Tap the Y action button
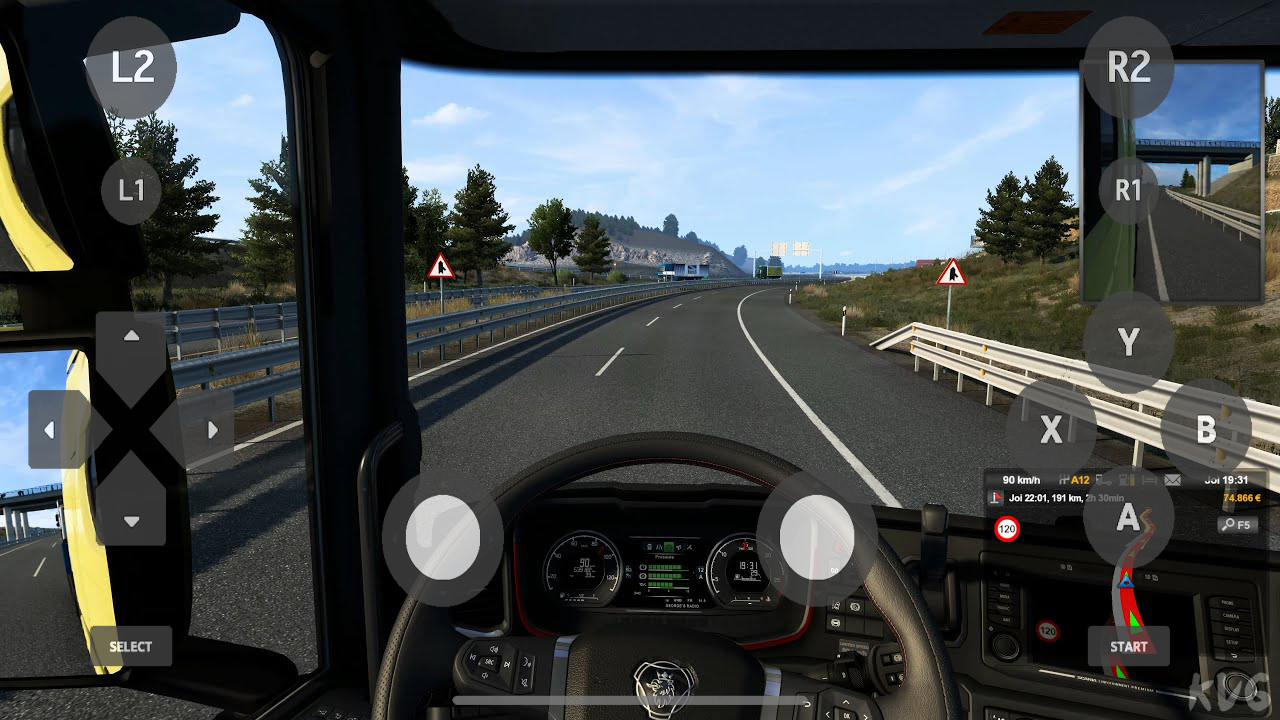Screen dimensions: 1280x720 point(1127,343)
